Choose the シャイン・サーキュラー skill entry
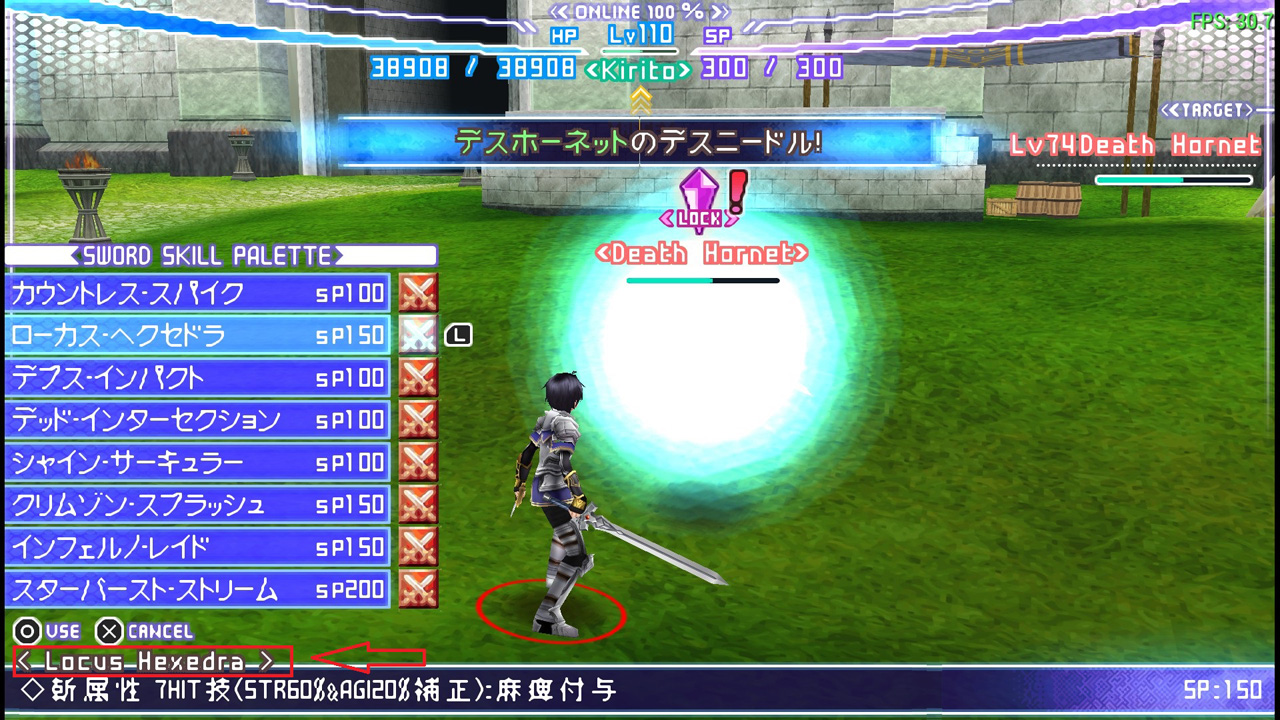Viewport: 1280px width, 720px height. tap(197, 463)
